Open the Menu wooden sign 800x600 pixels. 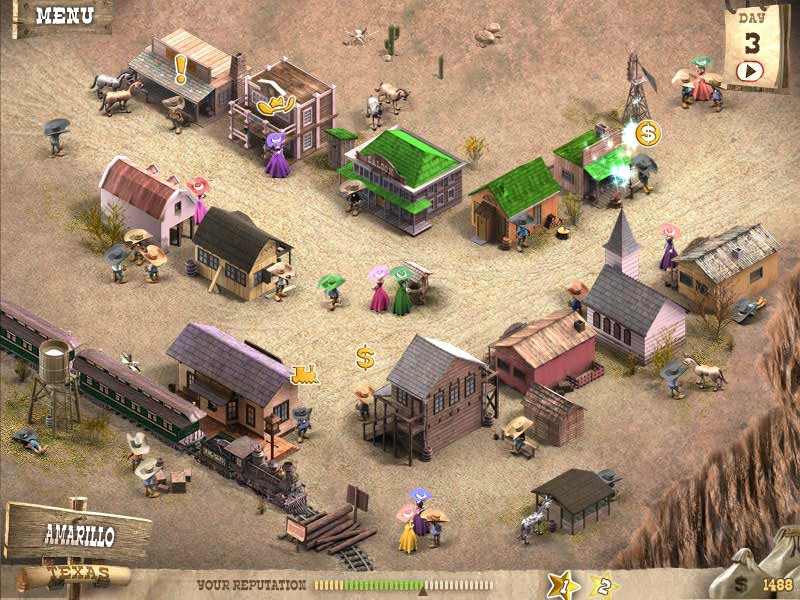63,16
